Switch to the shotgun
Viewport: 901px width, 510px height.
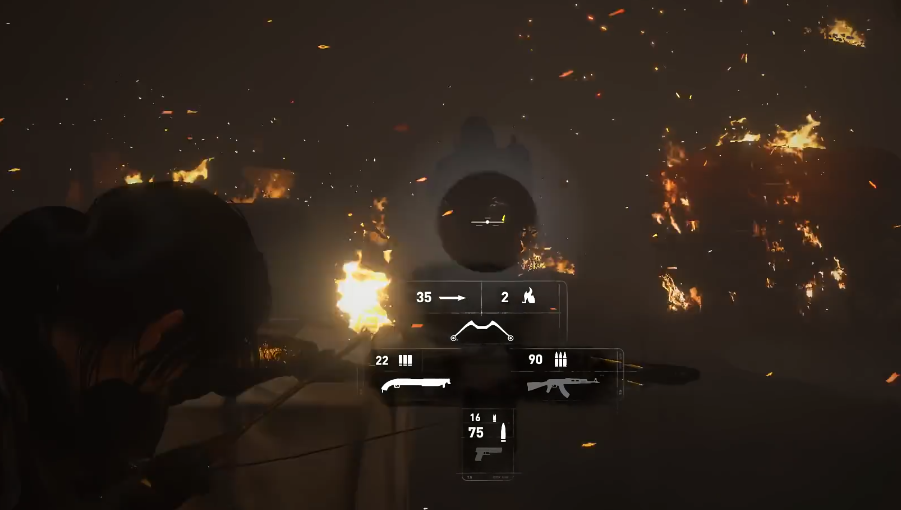[x=416, y=383]
